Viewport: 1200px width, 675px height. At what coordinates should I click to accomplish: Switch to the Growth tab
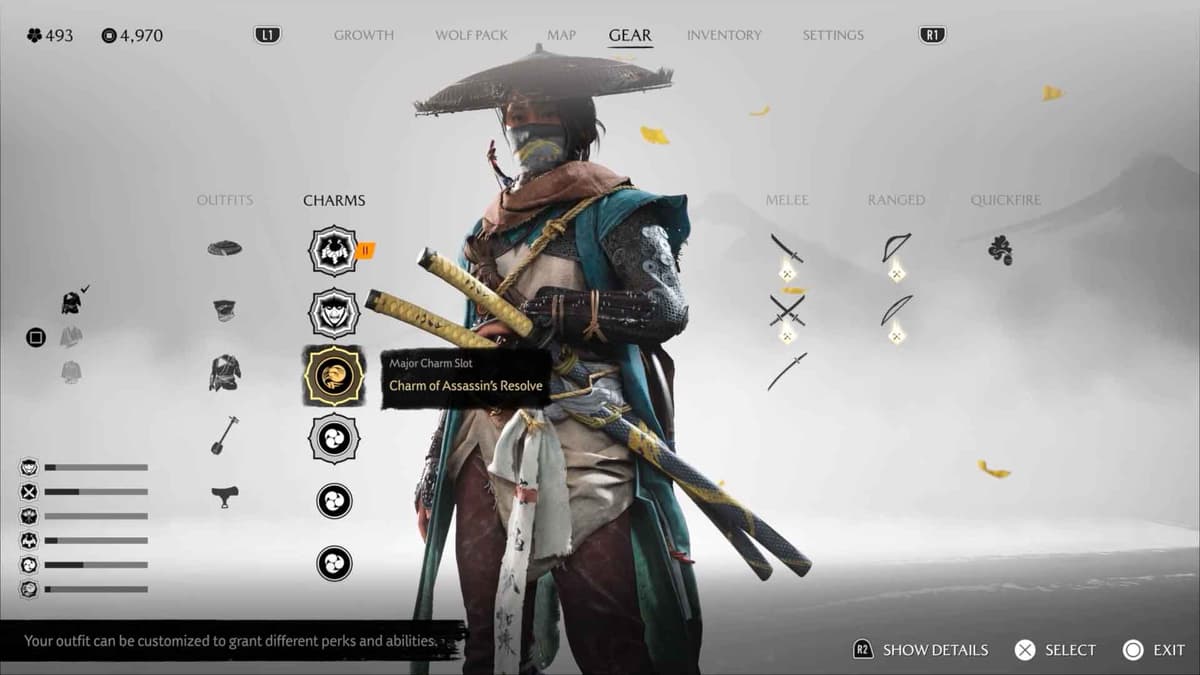point(364,35)
